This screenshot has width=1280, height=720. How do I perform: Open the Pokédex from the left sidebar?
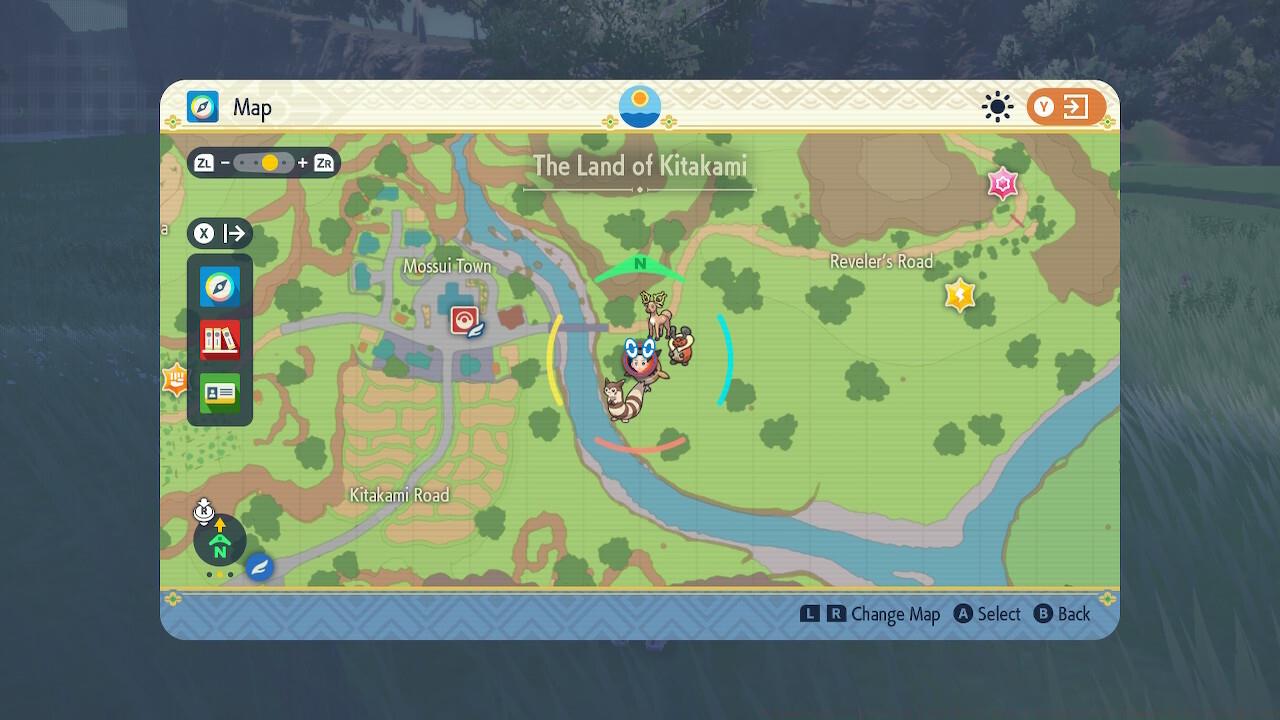point(219,340)
